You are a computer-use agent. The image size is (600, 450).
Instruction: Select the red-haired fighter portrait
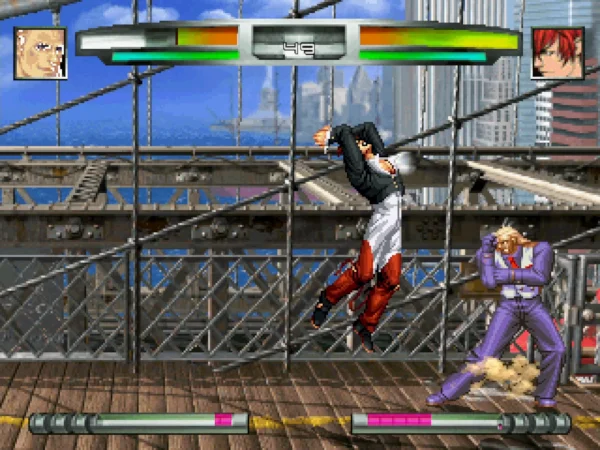557,53
